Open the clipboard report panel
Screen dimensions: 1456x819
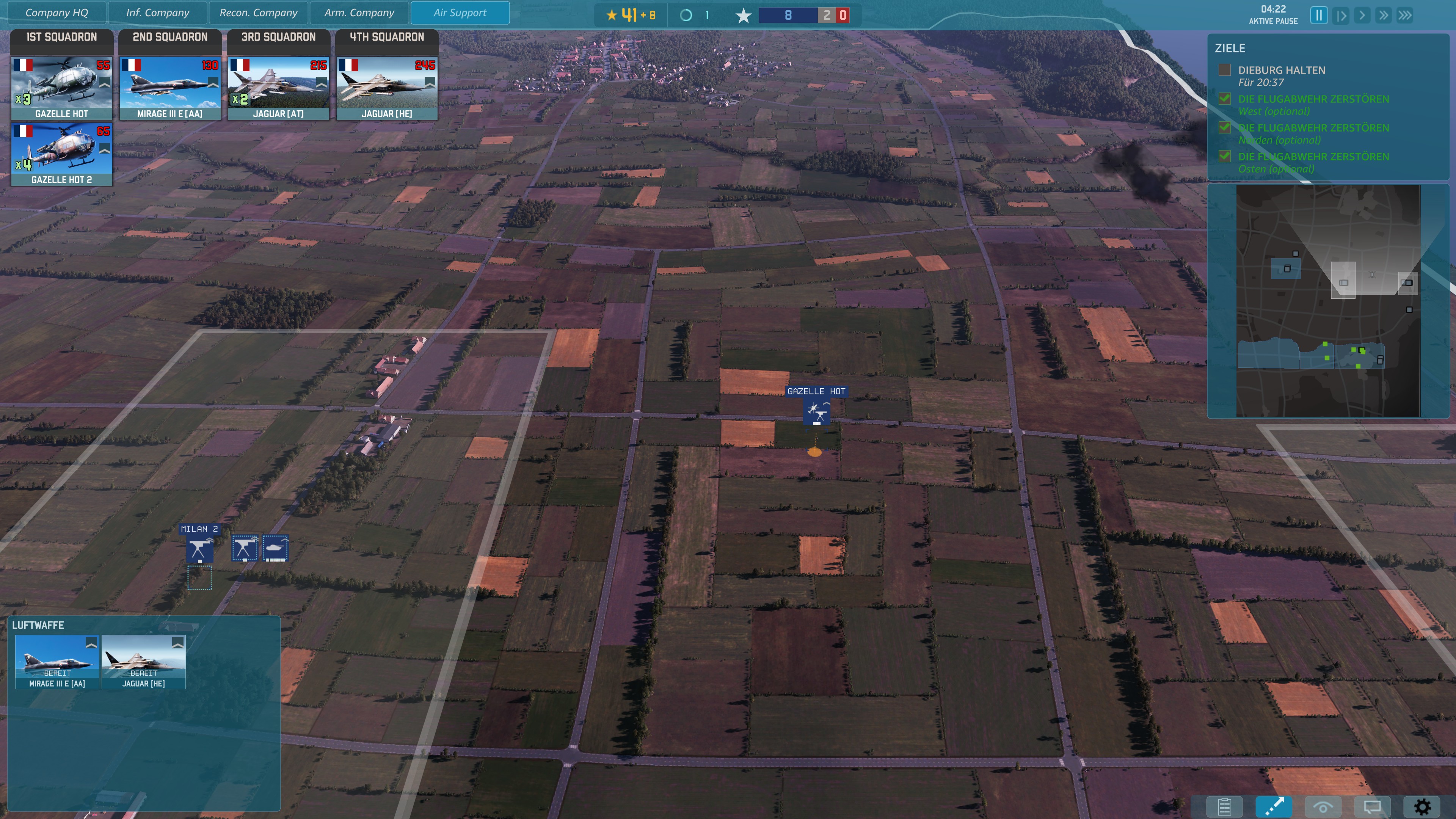pyautogui.click(x=1224, y=806)
